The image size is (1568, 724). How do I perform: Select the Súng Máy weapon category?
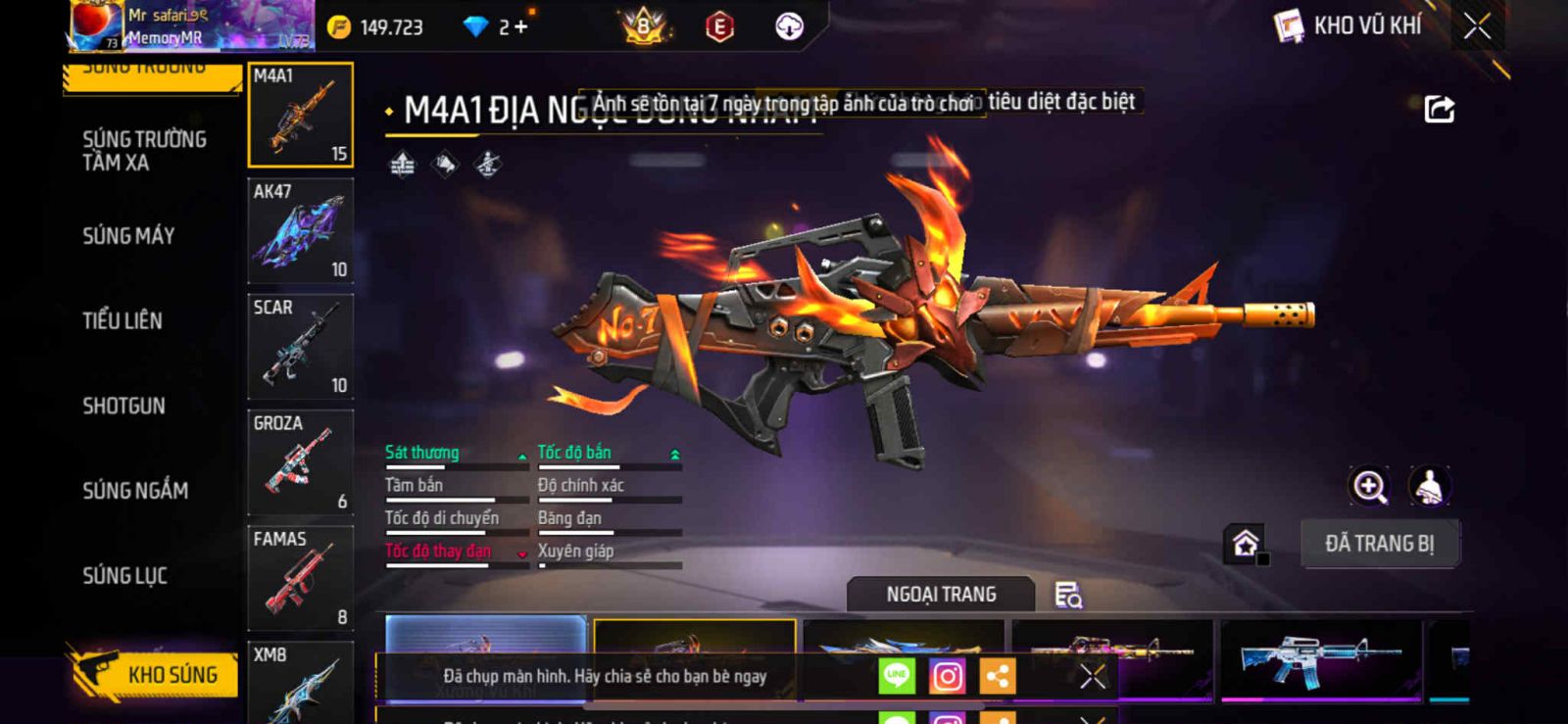click(x=128, y=236)
